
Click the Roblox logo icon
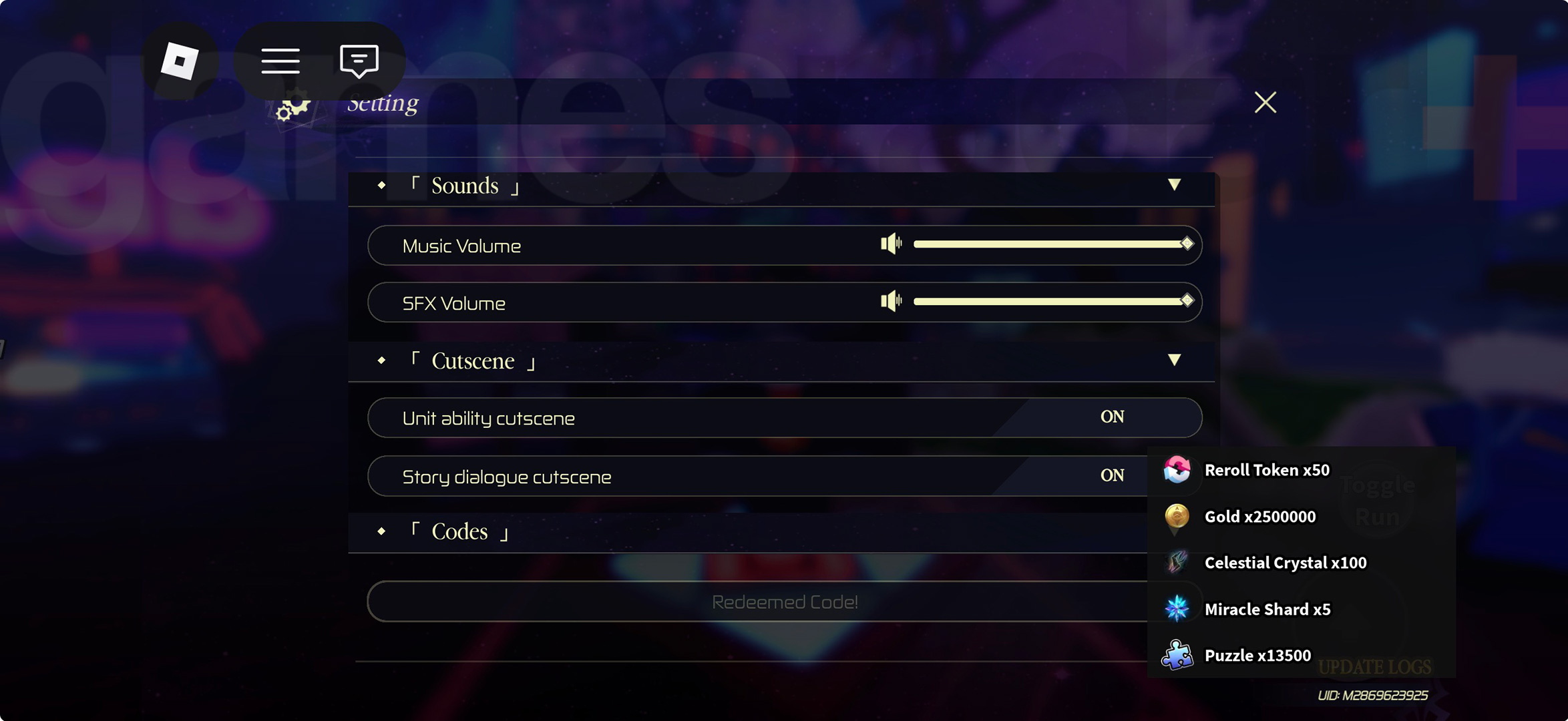click(x=179, y=60)
